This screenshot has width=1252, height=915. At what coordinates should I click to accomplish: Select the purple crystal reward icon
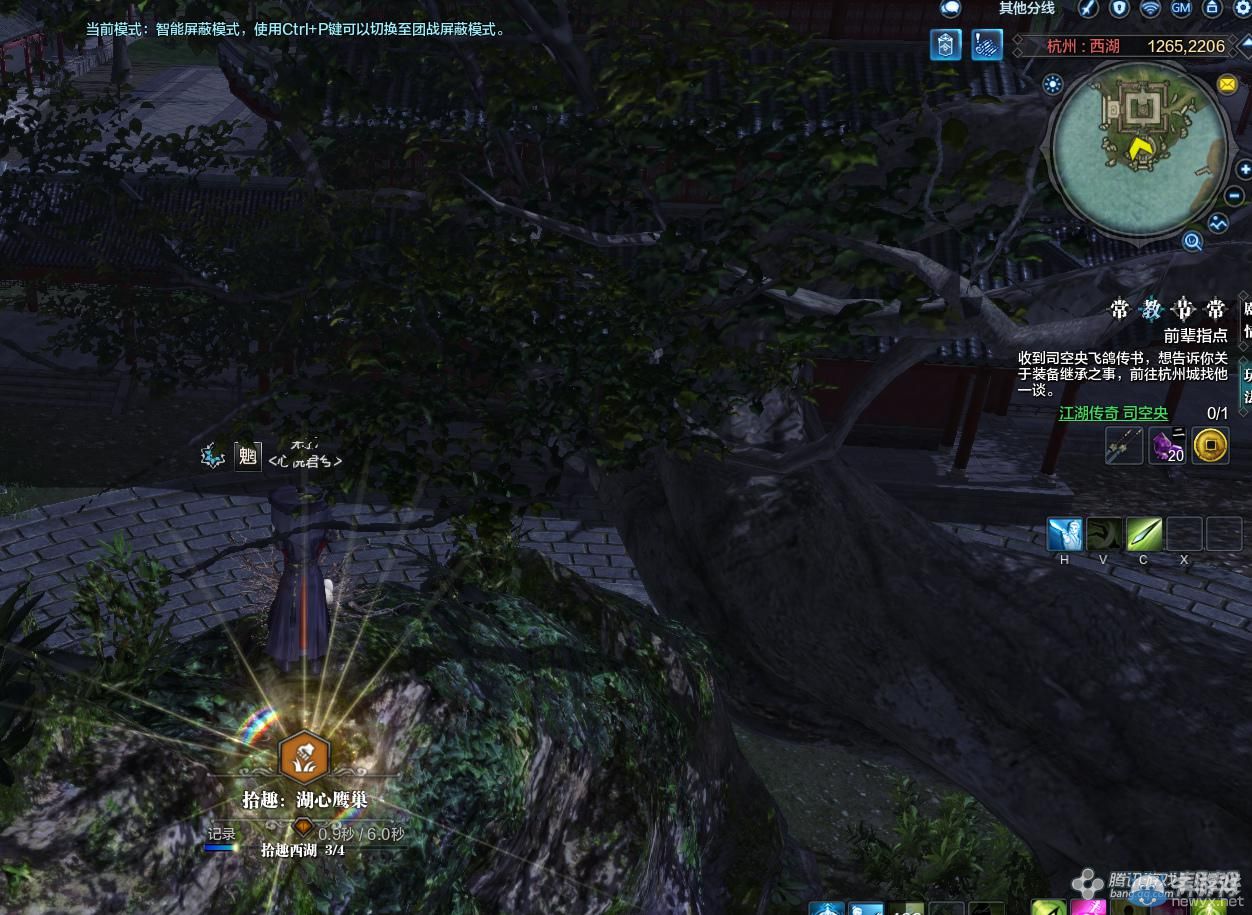pyautogui.click(x=1167, y=445)
